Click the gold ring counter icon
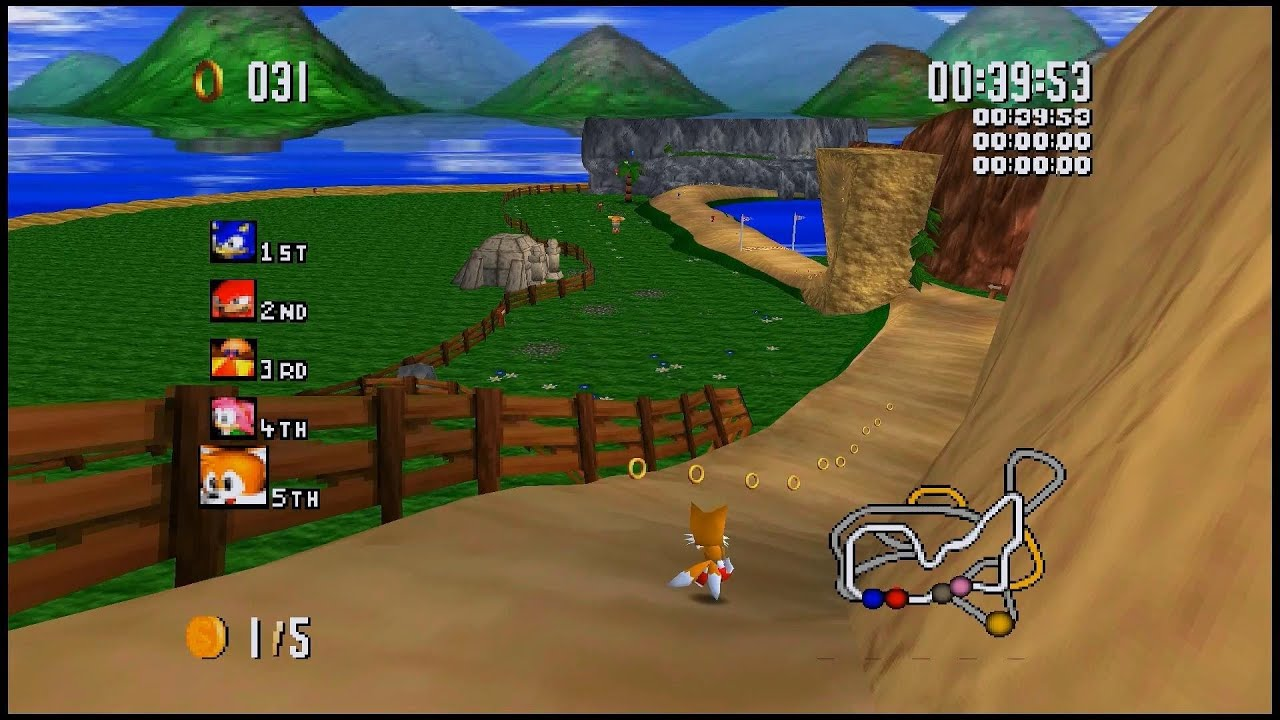 click(207, 81)
